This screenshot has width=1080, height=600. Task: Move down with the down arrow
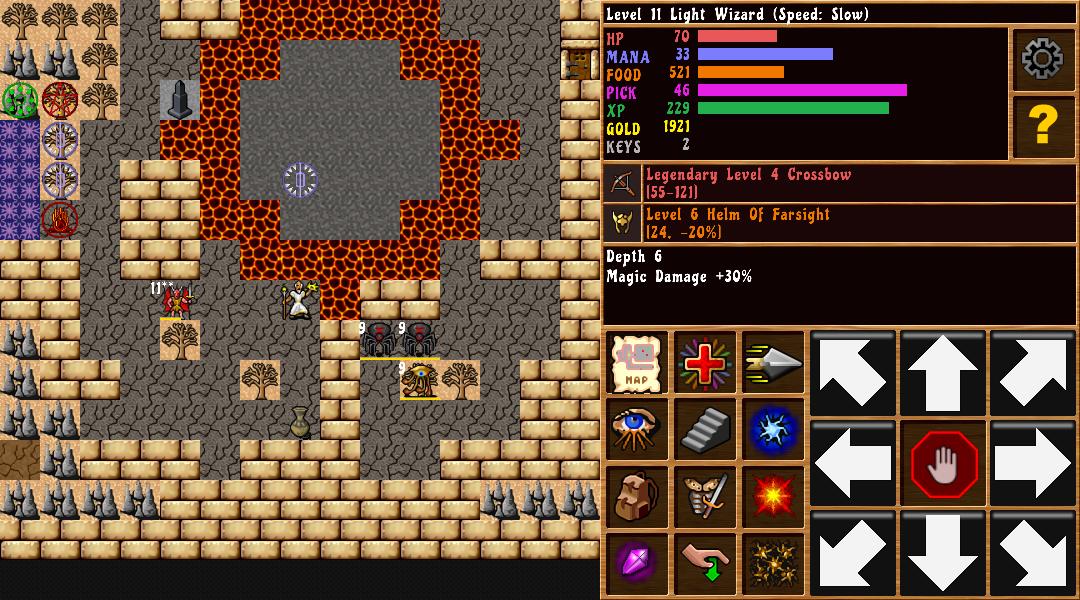(x=943, y=553)
